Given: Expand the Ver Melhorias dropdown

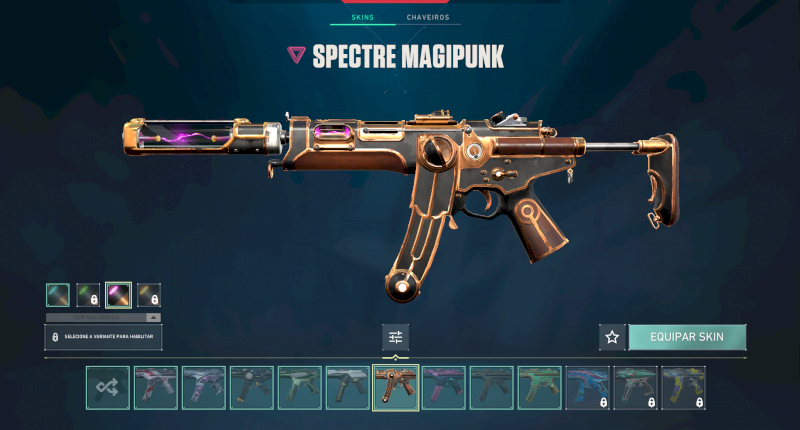Looking at the screenshot, I should pyautogui.click(x=104, y=317).
